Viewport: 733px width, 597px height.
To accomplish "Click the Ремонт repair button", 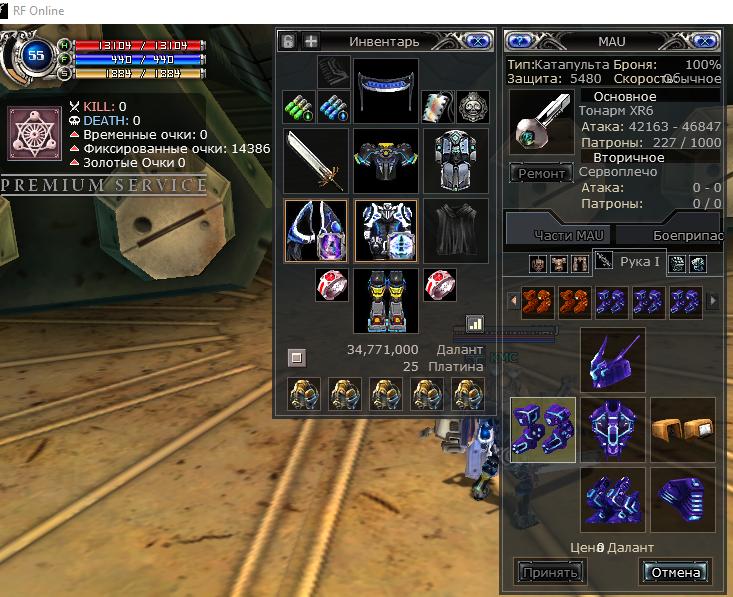I will click(541, 173).
